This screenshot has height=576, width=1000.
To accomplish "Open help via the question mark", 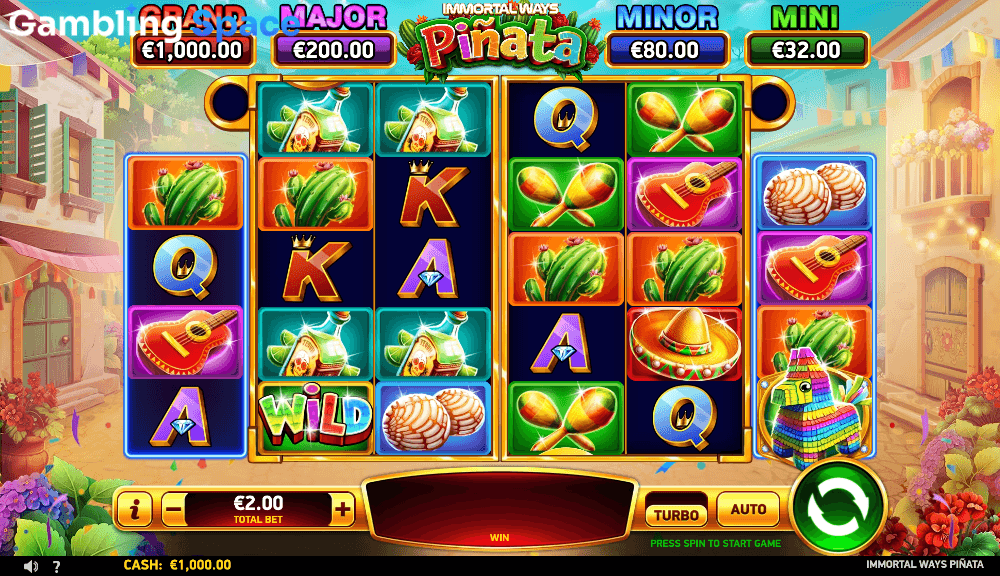I will coord(56,566).
